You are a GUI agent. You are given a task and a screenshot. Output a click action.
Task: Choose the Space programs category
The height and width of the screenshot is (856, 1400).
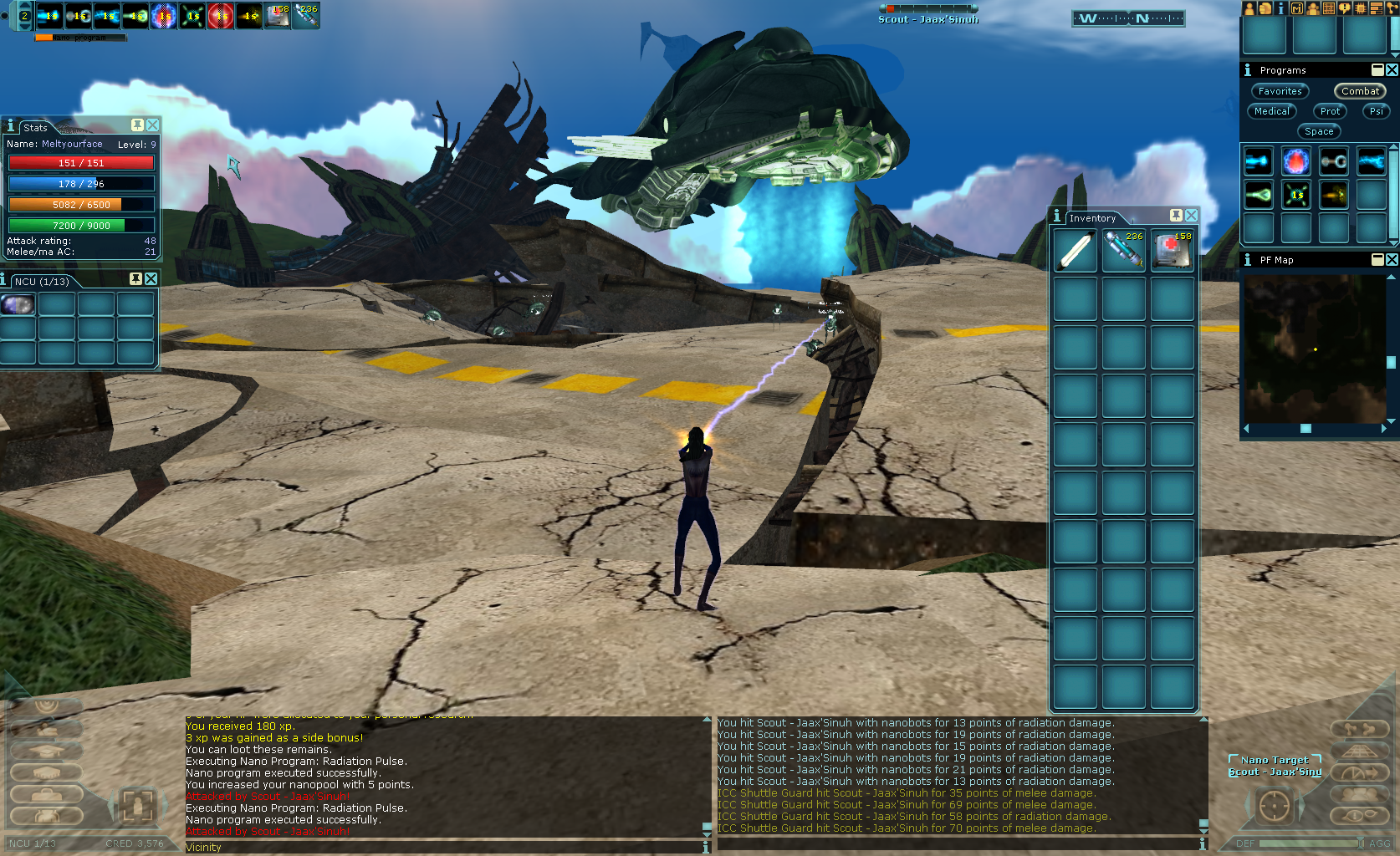1319,131
